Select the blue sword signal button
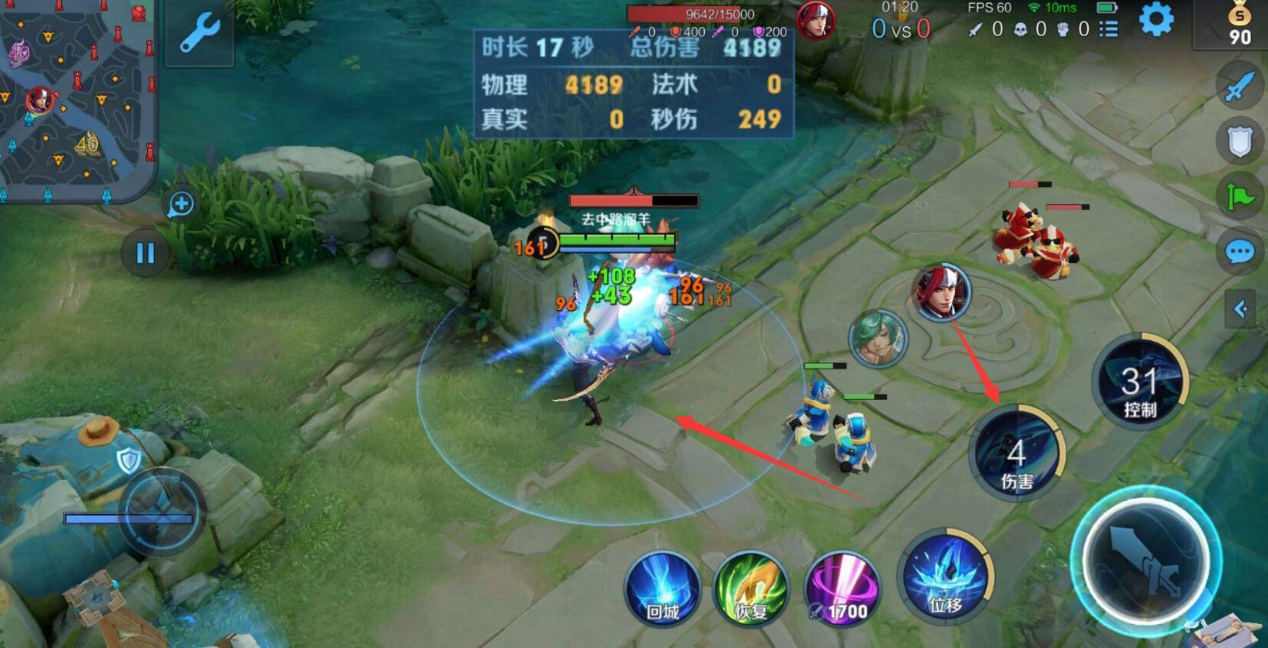This screenshot has width=1268, height=648. (x=1240, y=87)
